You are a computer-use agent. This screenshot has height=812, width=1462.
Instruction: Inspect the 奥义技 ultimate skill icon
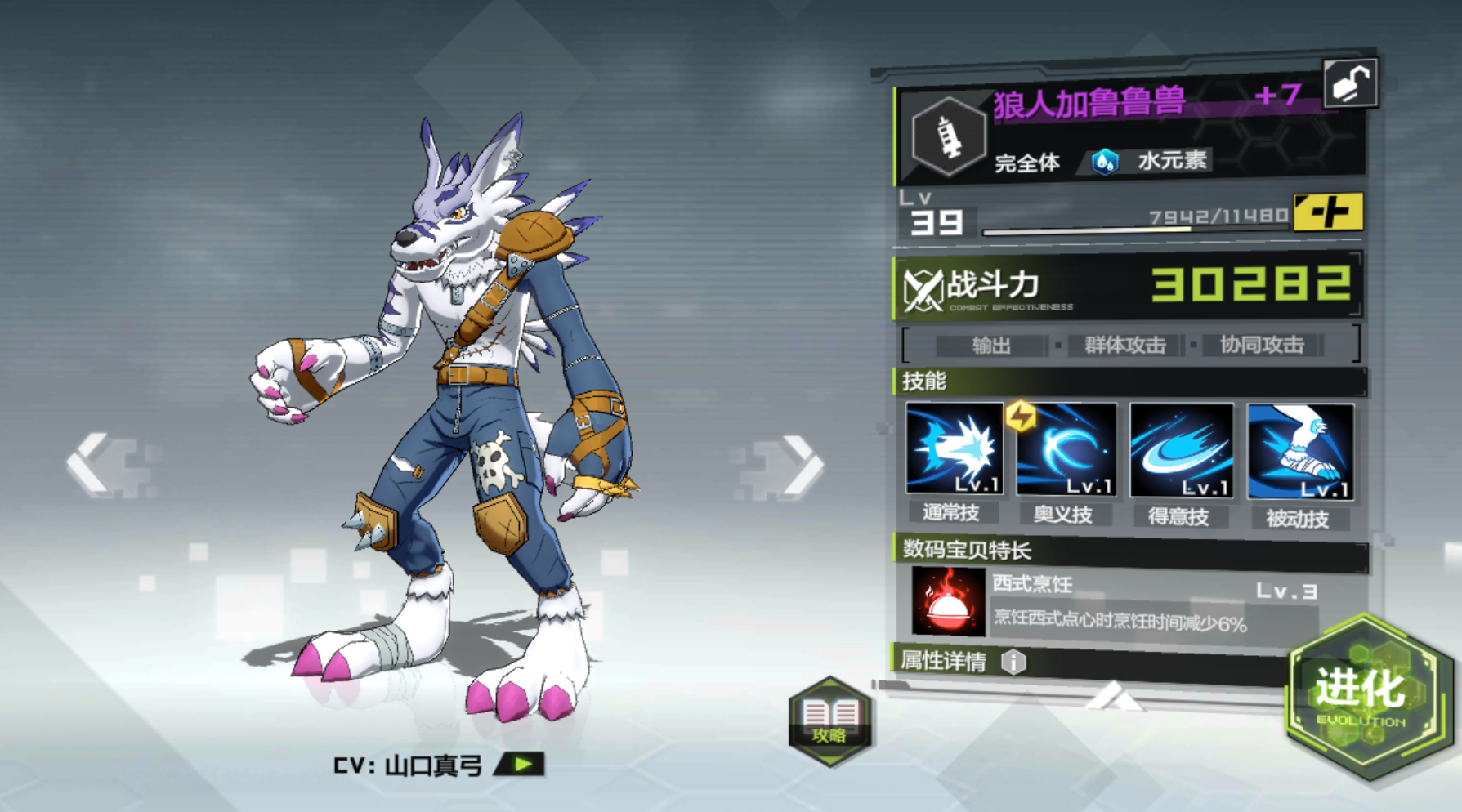point(1066,449)
